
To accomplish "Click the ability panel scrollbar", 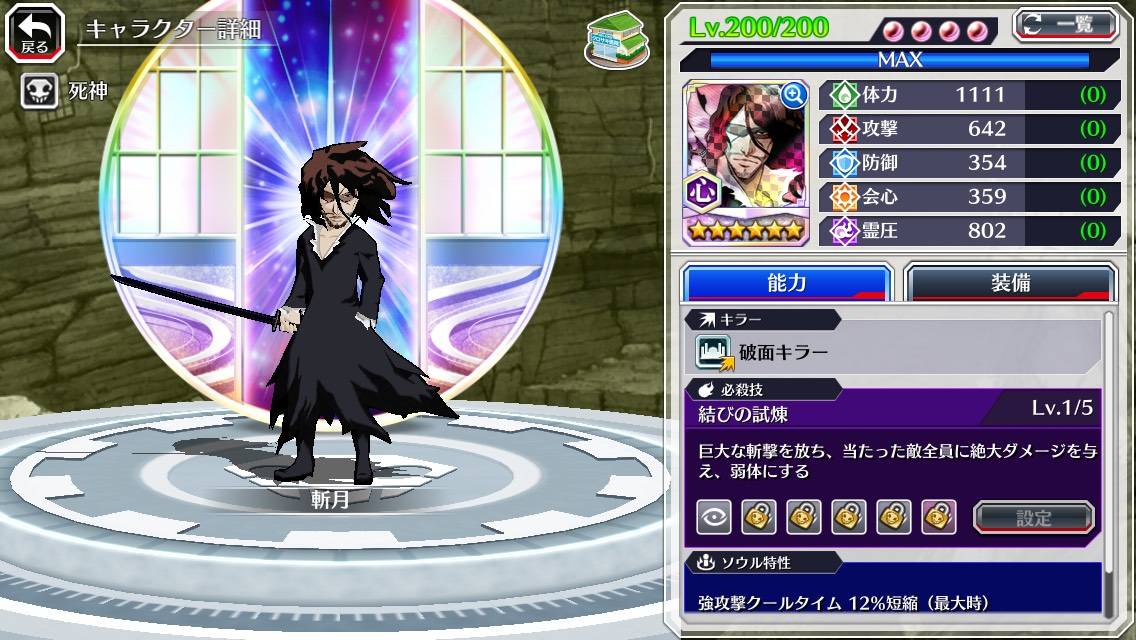I will (1108, 465).
